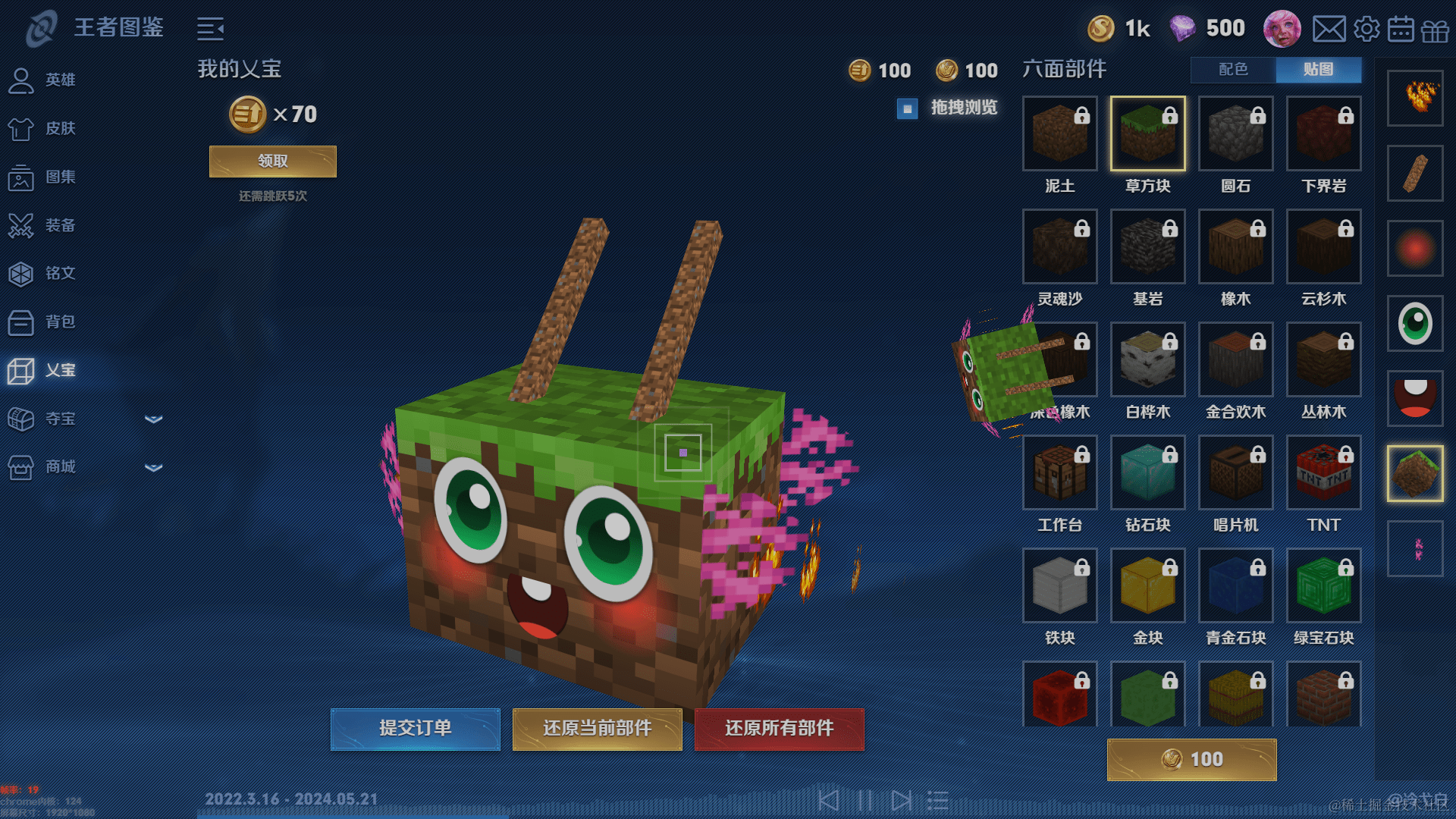Open the mail envelope icon
Image resolution: width=1456 pixels, height=819 pixels.
[x=1329, y=30]
